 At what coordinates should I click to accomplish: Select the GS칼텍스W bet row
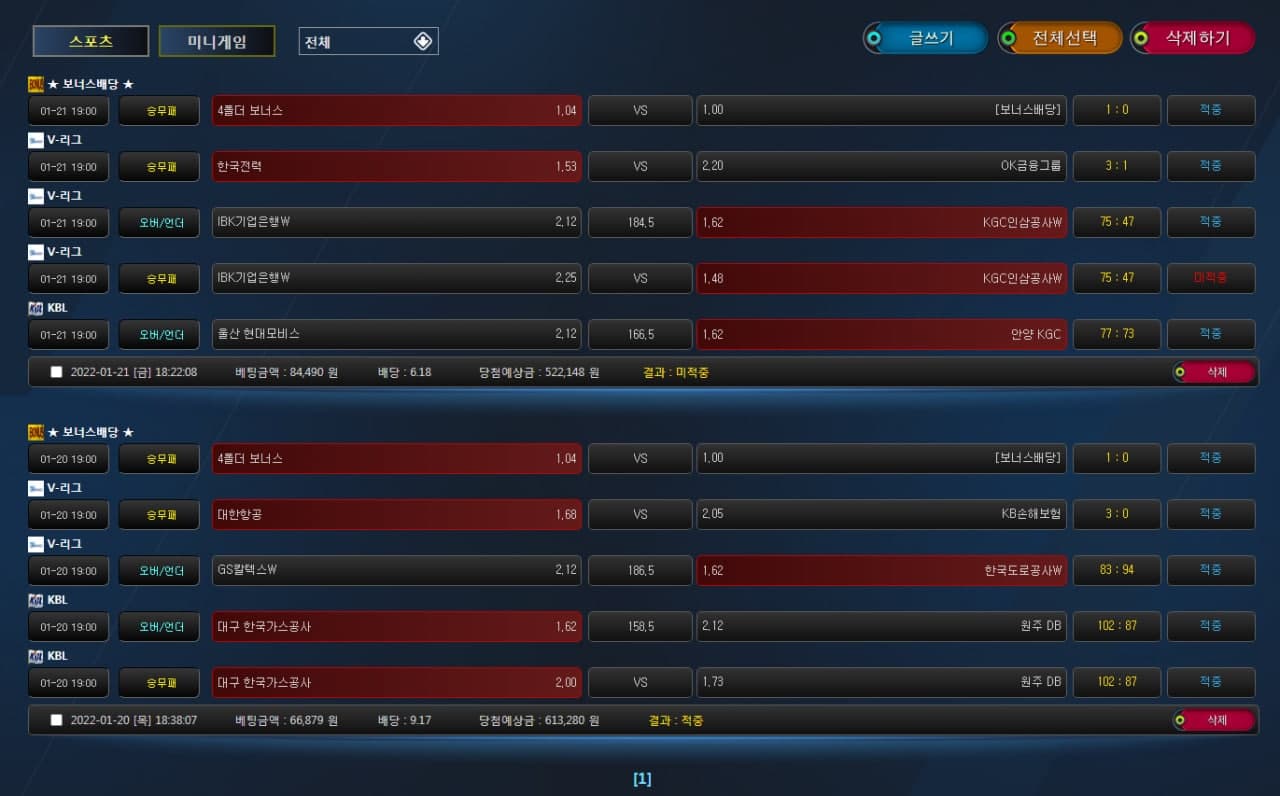click(397, 570)
